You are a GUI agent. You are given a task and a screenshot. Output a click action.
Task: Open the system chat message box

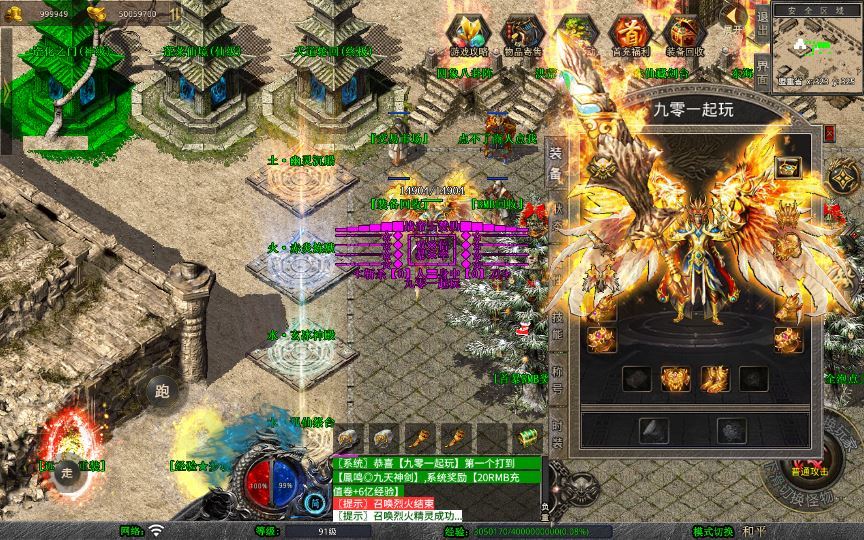coord(437,489)
